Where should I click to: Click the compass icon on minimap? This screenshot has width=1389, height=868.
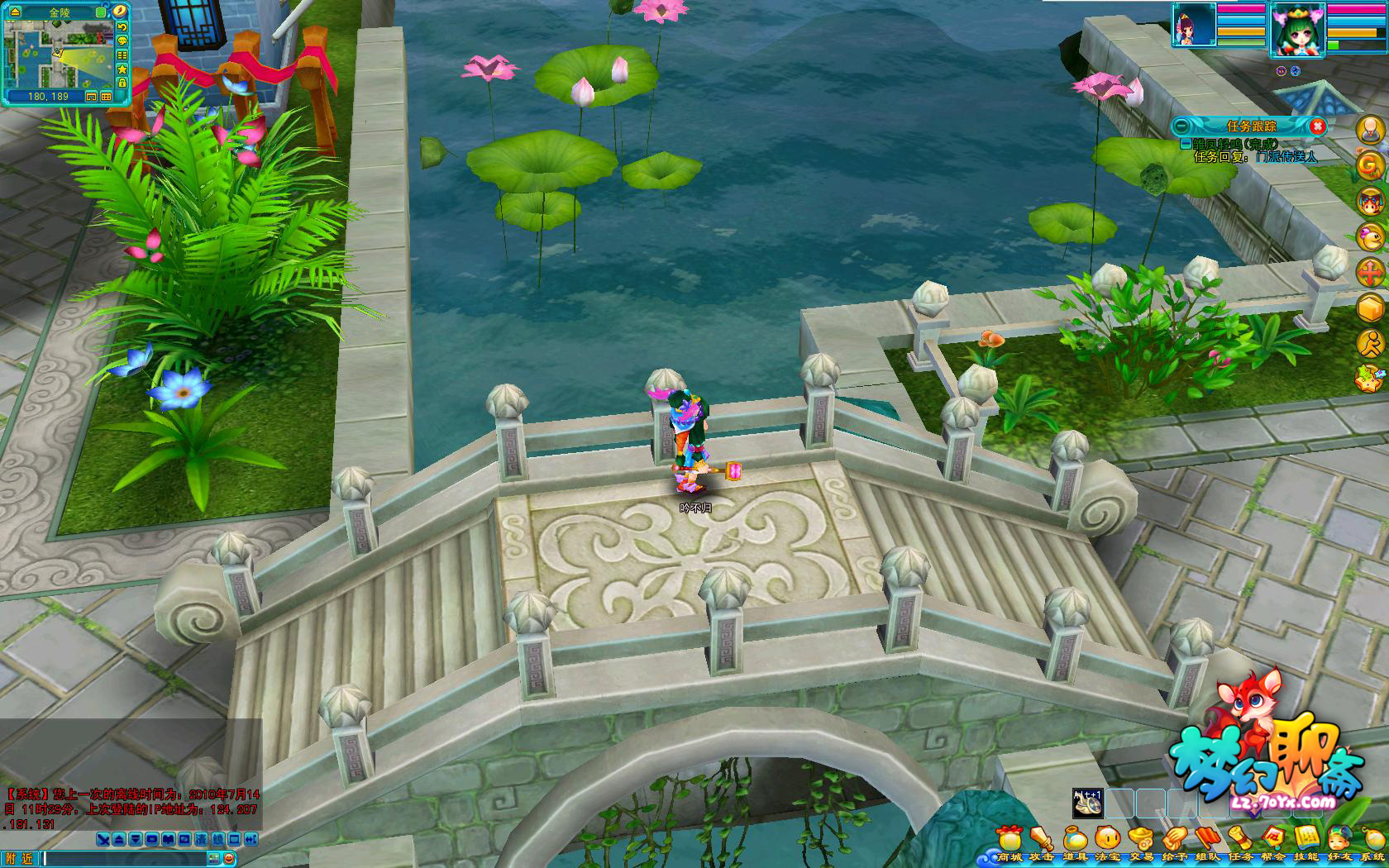pyautogui.click(x=122, y=11)
